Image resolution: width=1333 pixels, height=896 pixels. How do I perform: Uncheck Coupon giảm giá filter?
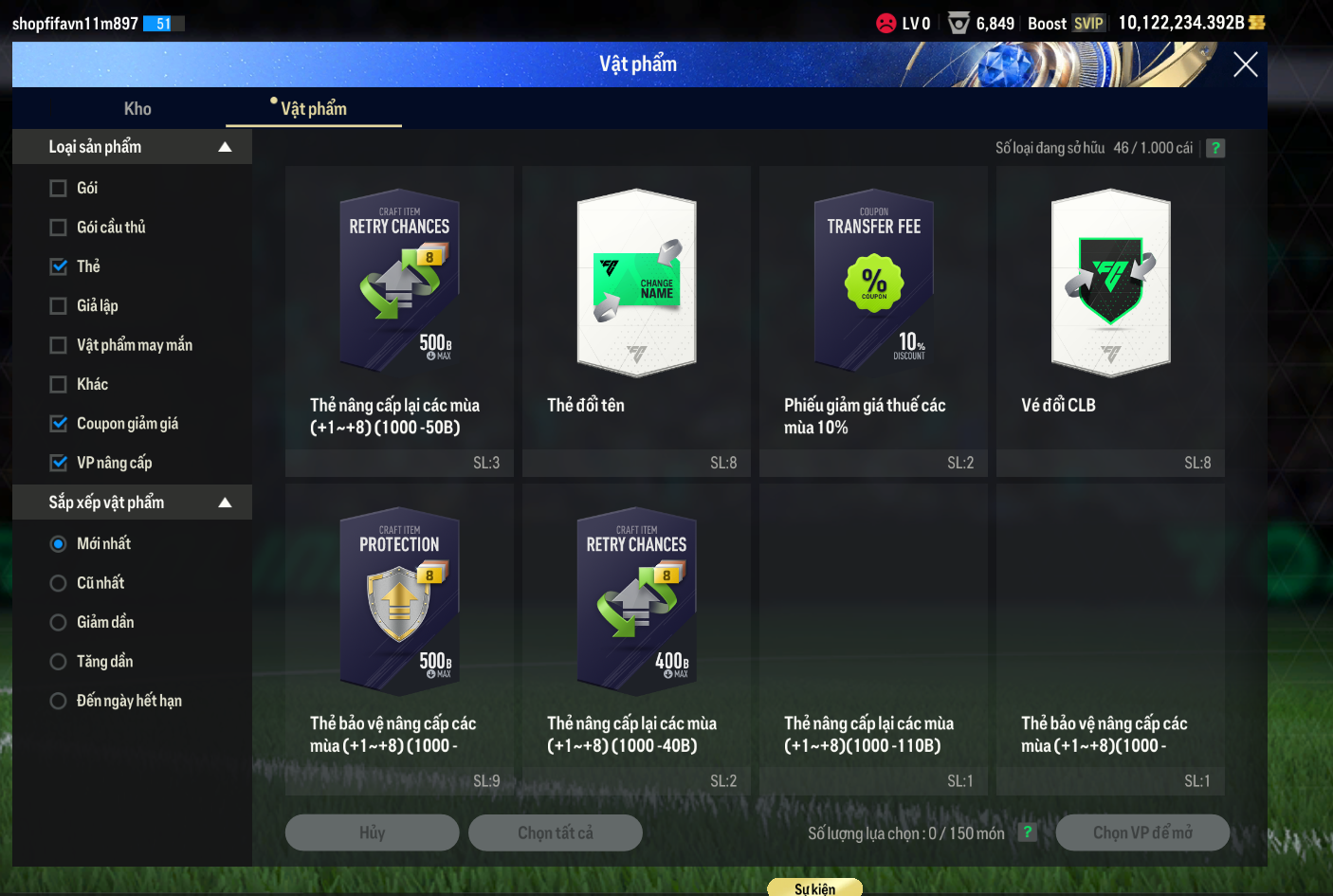59,424
